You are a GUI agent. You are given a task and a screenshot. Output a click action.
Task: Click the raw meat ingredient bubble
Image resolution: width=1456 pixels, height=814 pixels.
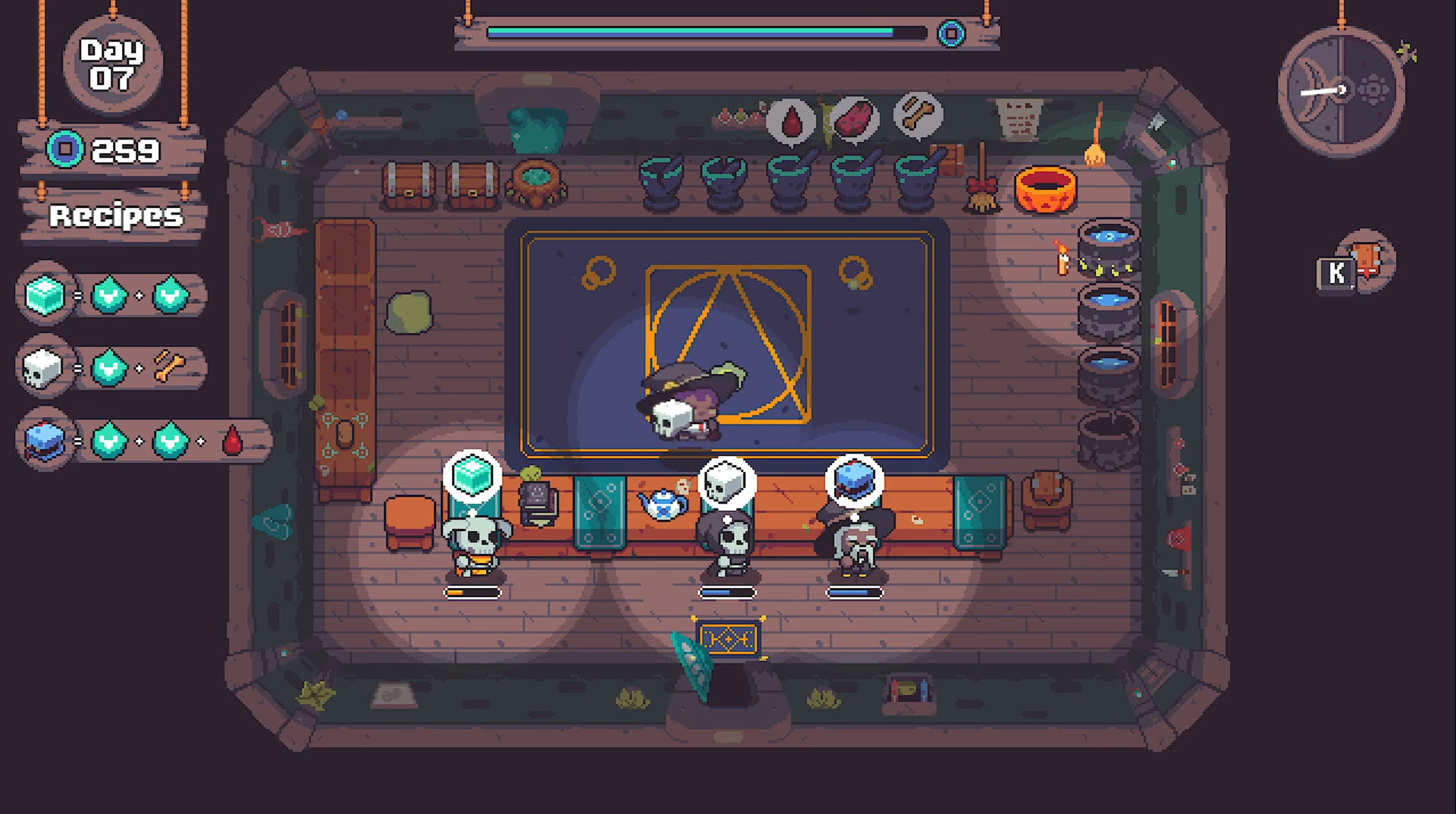(855, 118)
